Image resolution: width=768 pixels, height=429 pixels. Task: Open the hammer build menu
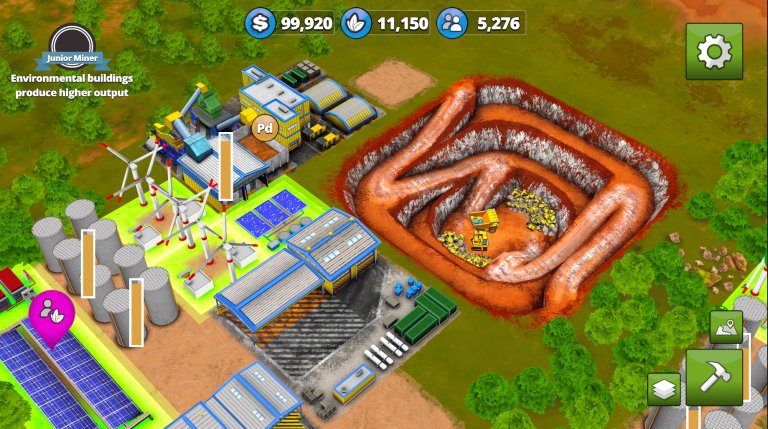point(714,377)
